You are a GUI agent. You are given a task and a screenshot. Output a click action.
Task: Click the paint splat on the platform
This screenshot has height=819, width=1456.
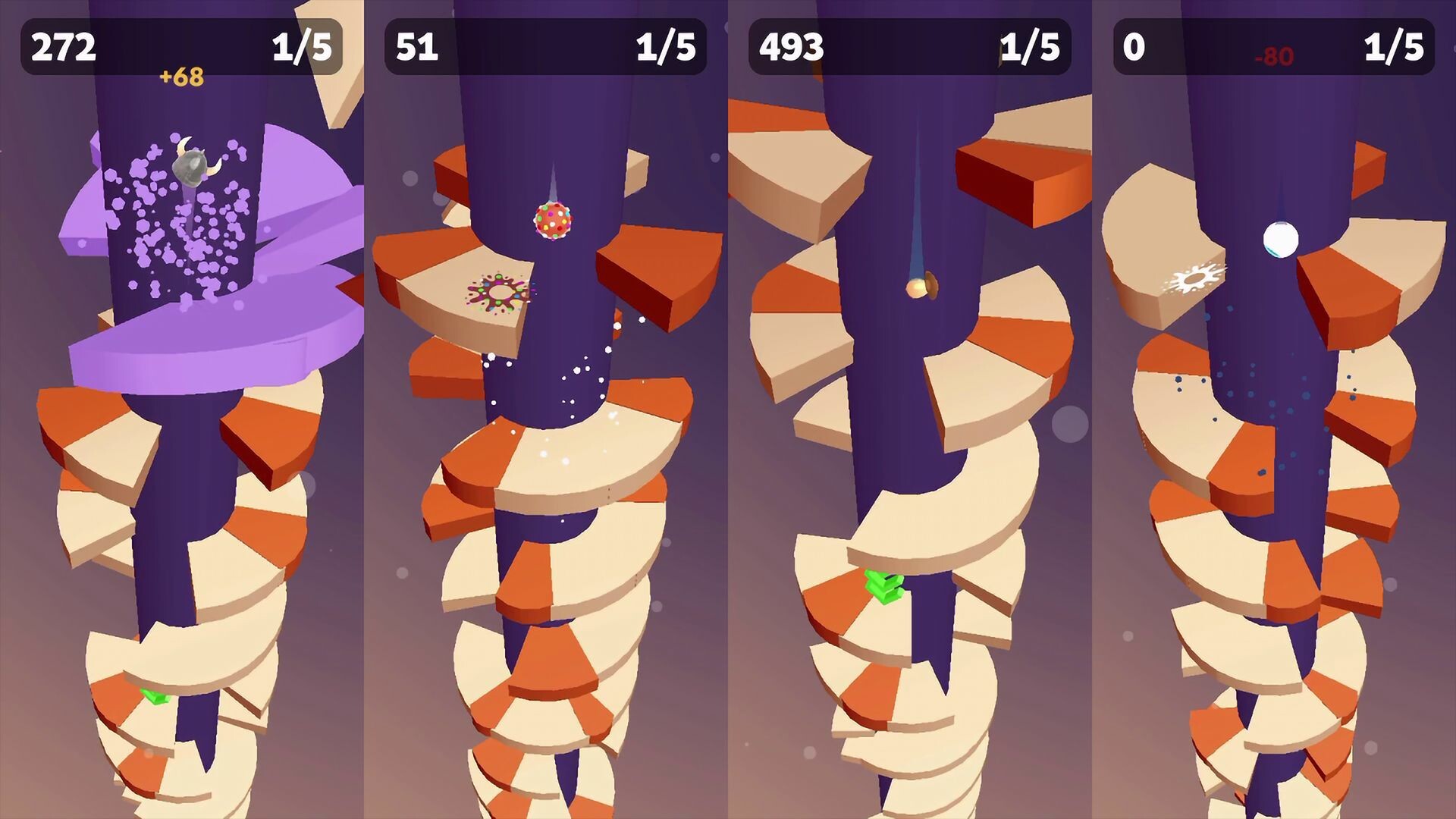tap(500, 293)
